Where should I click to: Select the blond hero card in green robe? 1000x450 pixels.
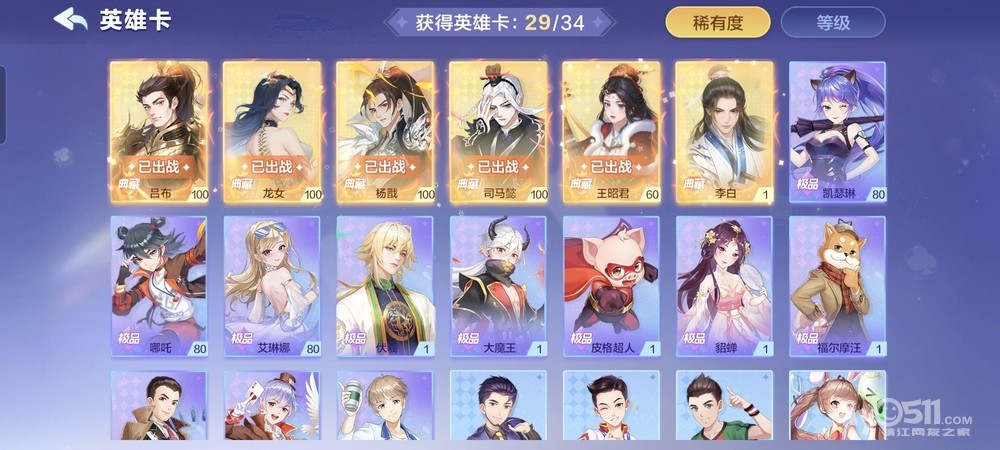pos(385,285)
